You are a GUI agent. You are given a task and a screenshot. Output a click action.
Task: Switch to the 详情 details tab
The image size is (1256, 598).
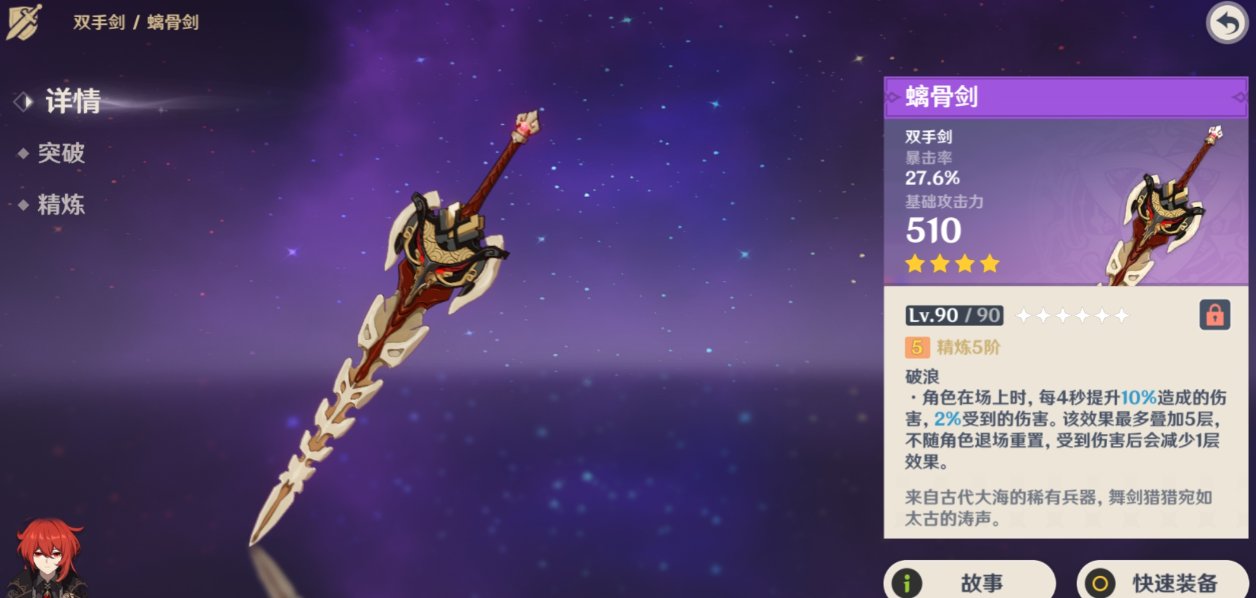[x=72, y=101]
